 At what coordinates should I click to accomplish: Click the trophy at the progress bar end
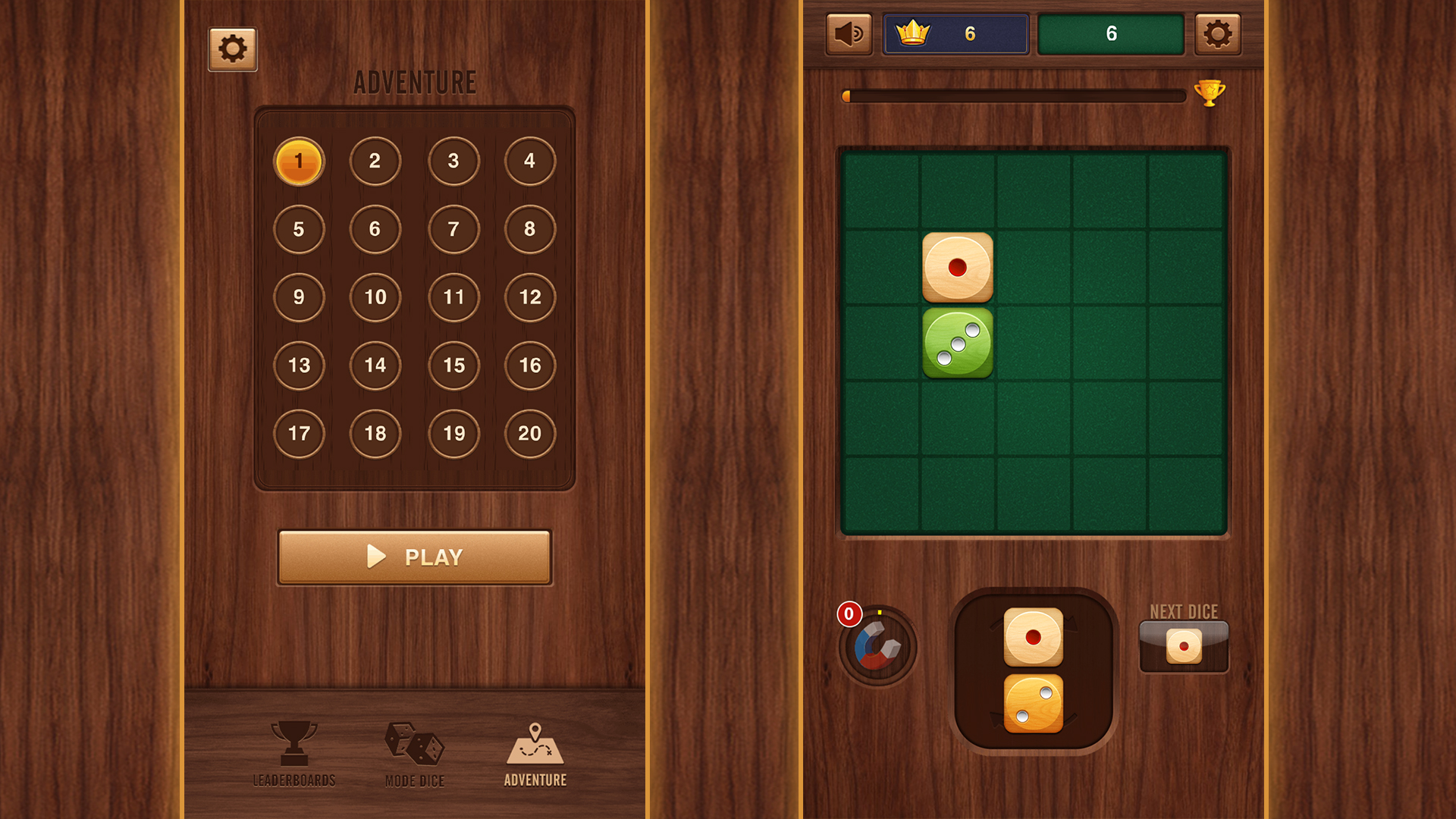point(1209,94)
